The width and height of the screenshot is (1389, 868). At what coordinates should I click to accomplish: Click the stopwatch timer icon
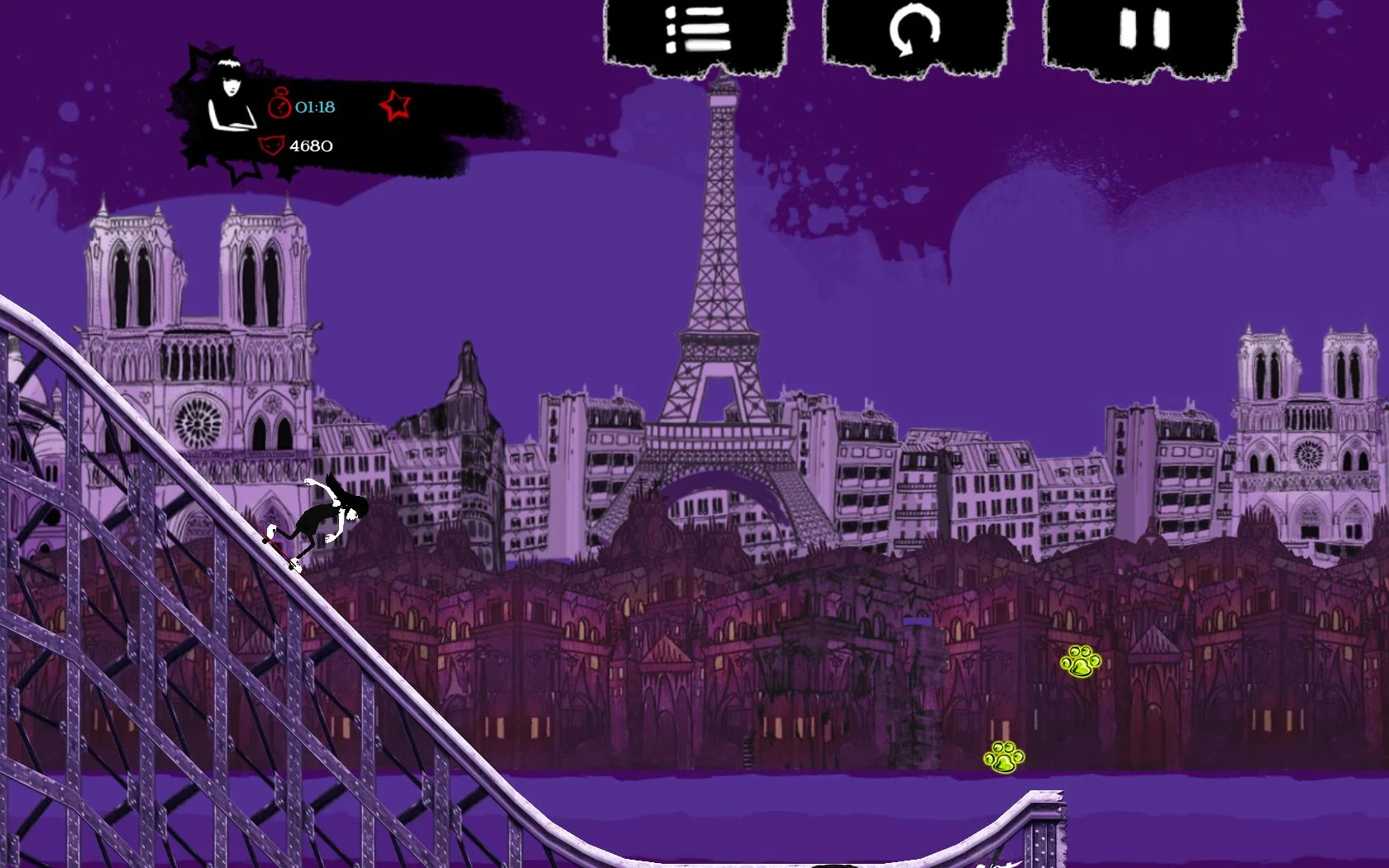click(279, 104)
